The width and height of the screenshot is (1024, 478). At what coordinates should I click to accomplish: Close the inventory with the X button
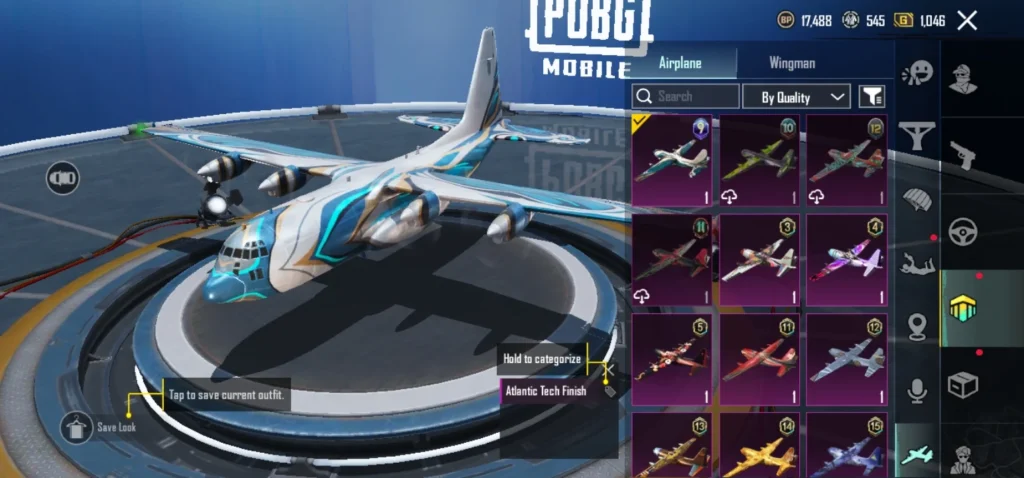(x=967, y=20)
